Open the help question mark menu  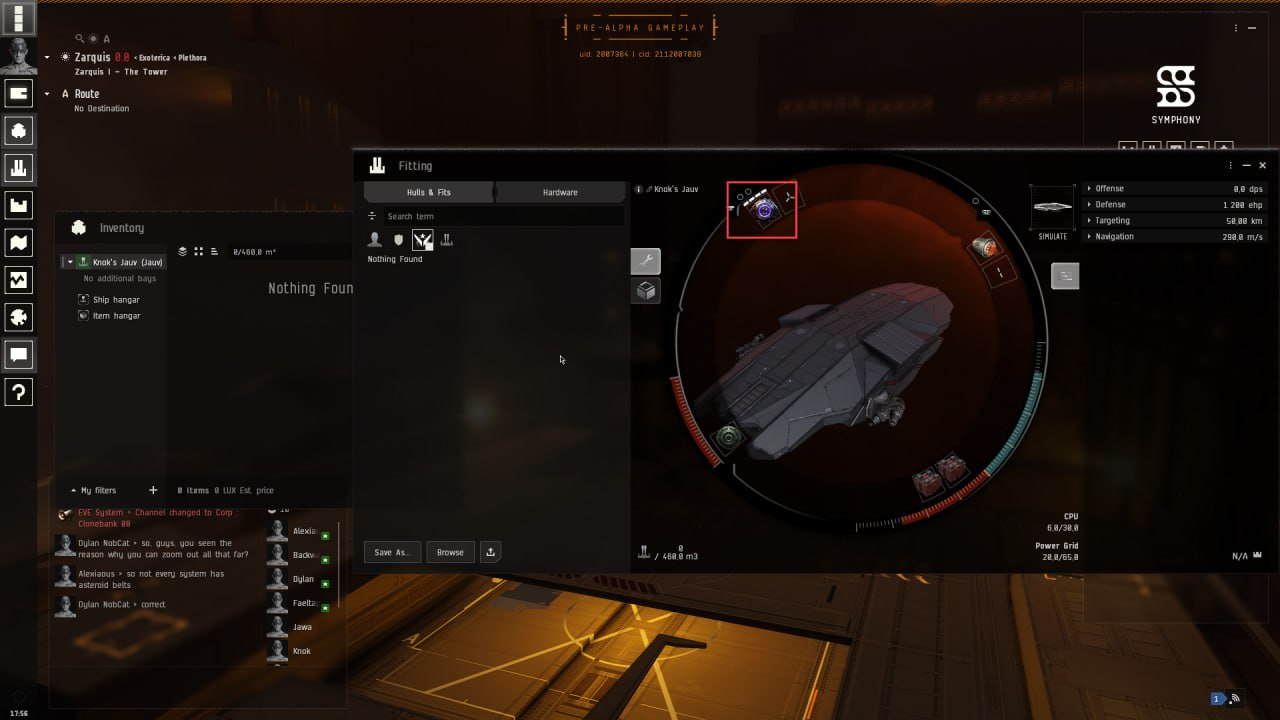(x=18, y=392)
